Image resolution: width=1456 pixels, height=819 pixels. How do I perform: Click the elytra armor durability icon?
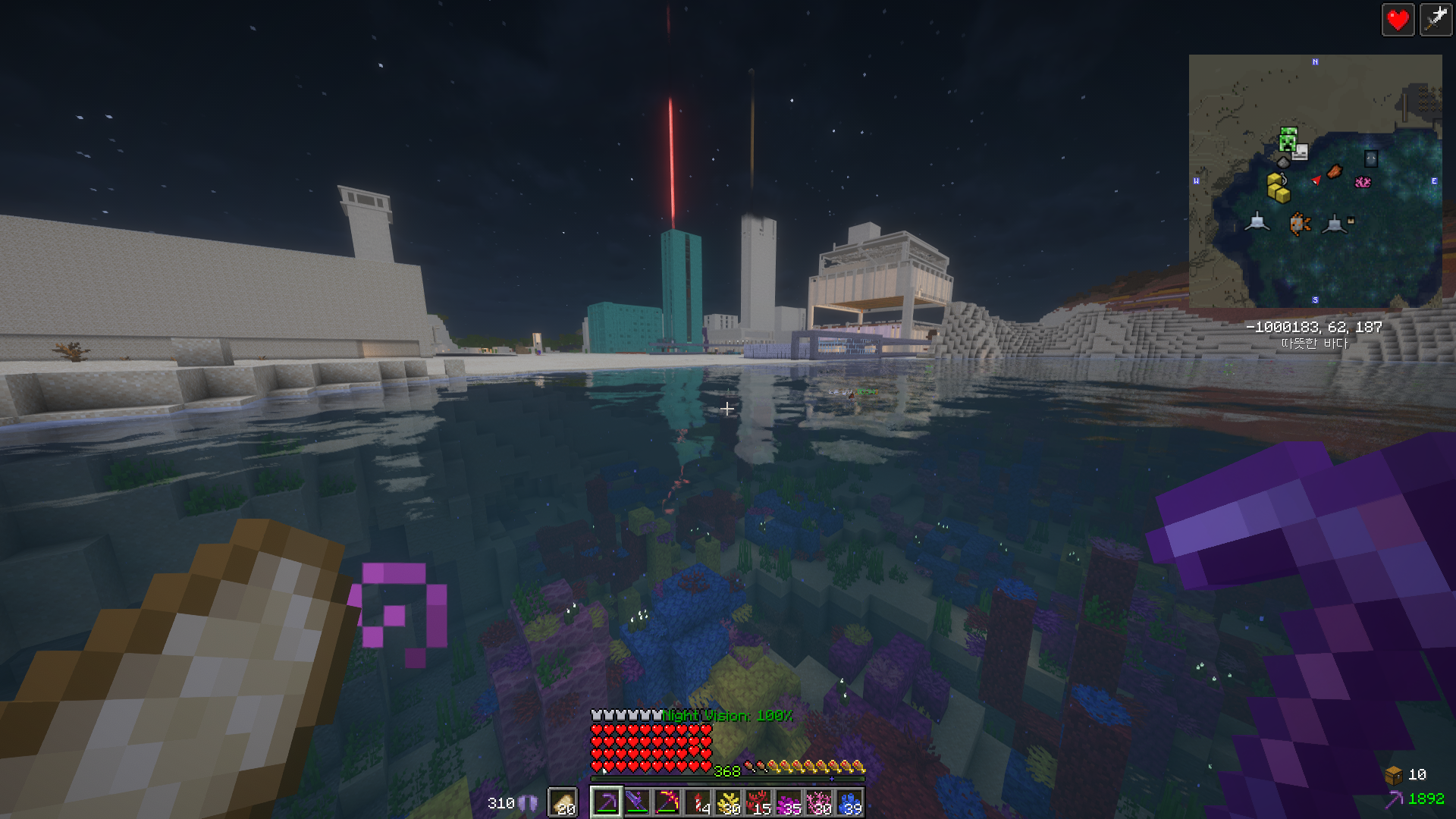[528, 803]
